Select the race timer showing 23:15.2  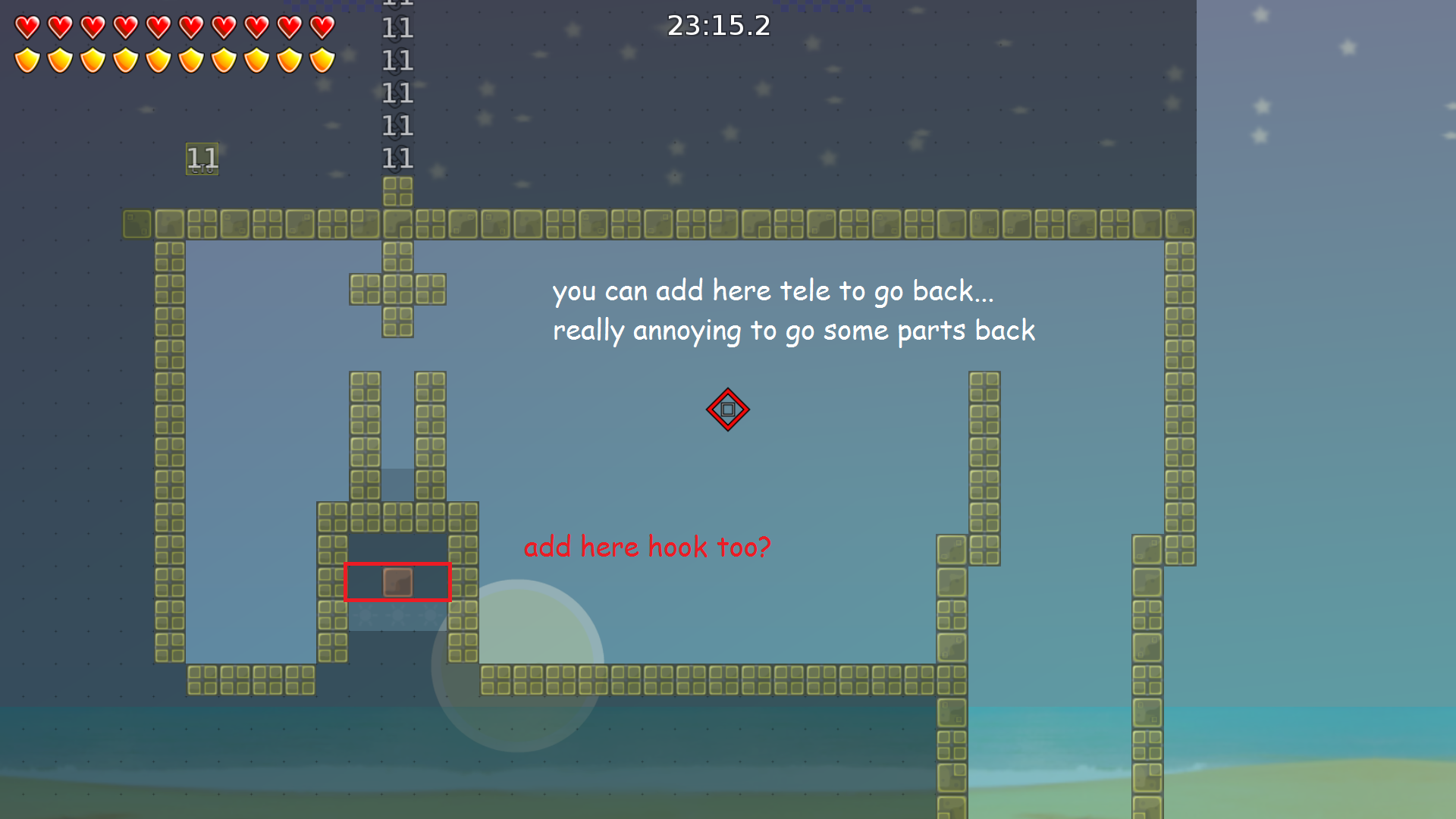[718, 26]
